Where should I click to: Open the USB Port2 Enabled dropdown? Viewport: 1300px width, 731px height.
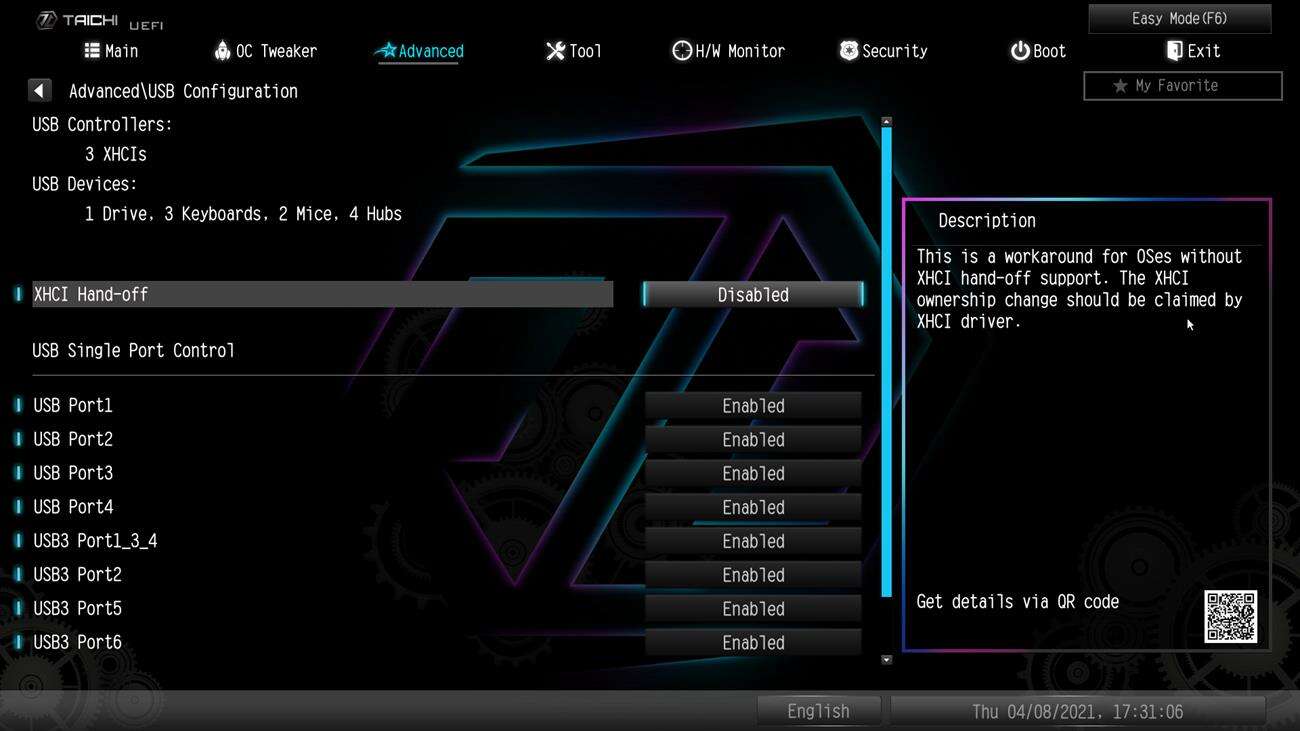tap(752, 439)
